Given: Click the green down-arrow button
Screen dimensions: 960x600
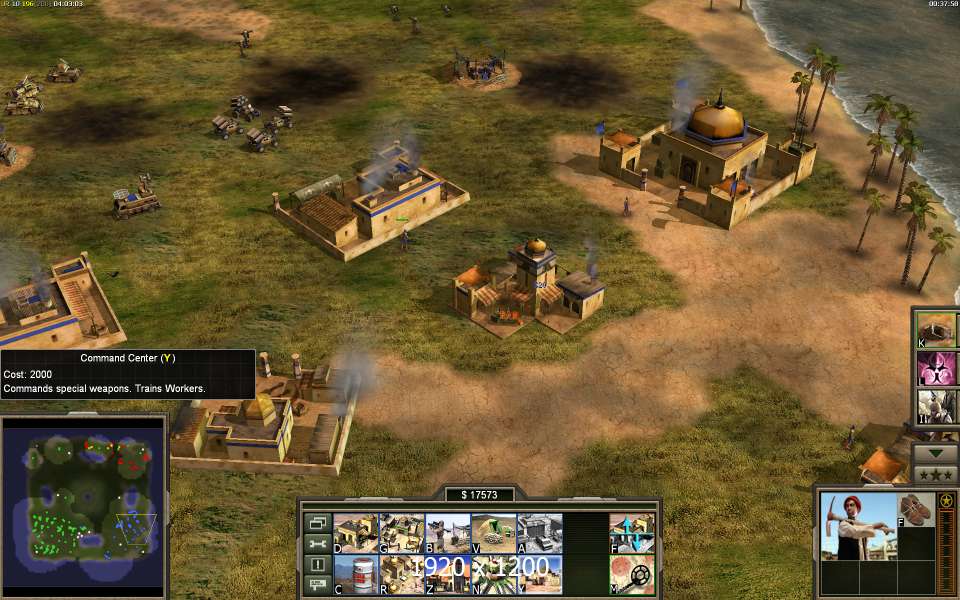Looking at the screenshot, I should click(937, 453).
